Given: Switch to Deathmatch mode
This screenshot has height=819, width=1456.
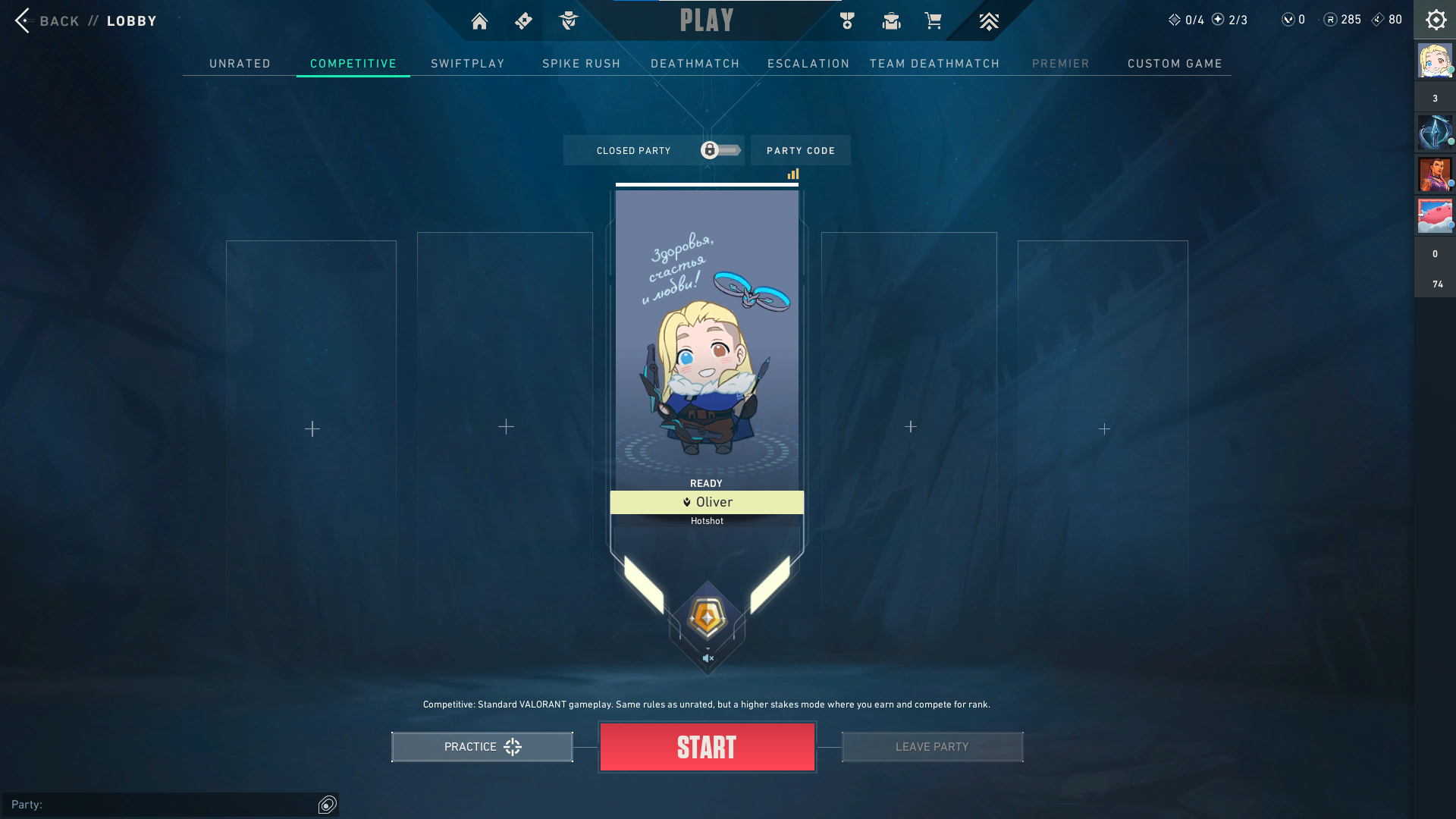Looking at the screenshot, I should 695,64.
